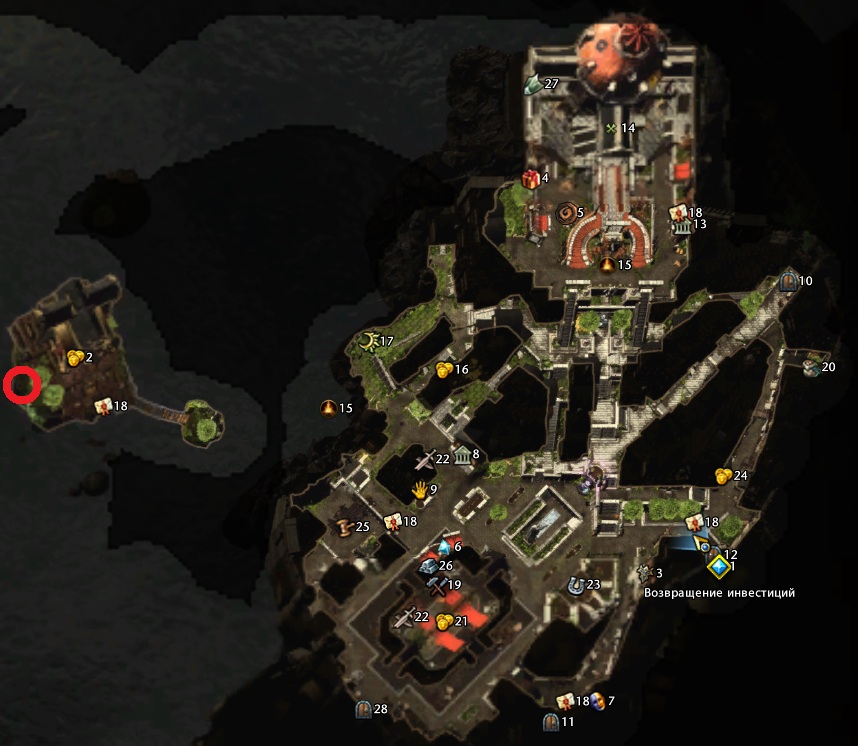Click the red gift box marker 4
Viewport: 858px width, 746px height.
pos(530,179)
